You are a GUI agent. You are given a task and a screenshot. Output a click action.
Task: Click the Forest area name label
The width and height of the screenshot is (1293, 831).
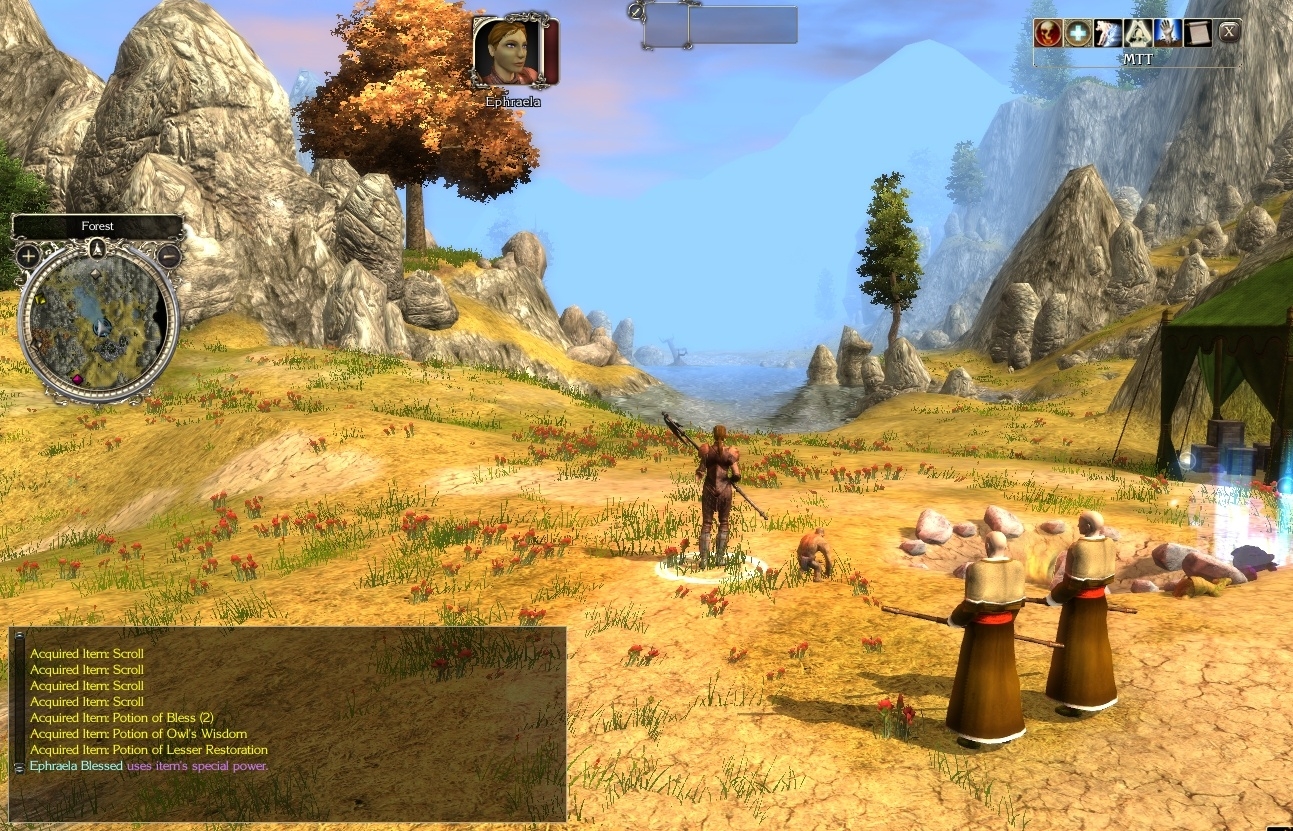click(x=97, y=226)
